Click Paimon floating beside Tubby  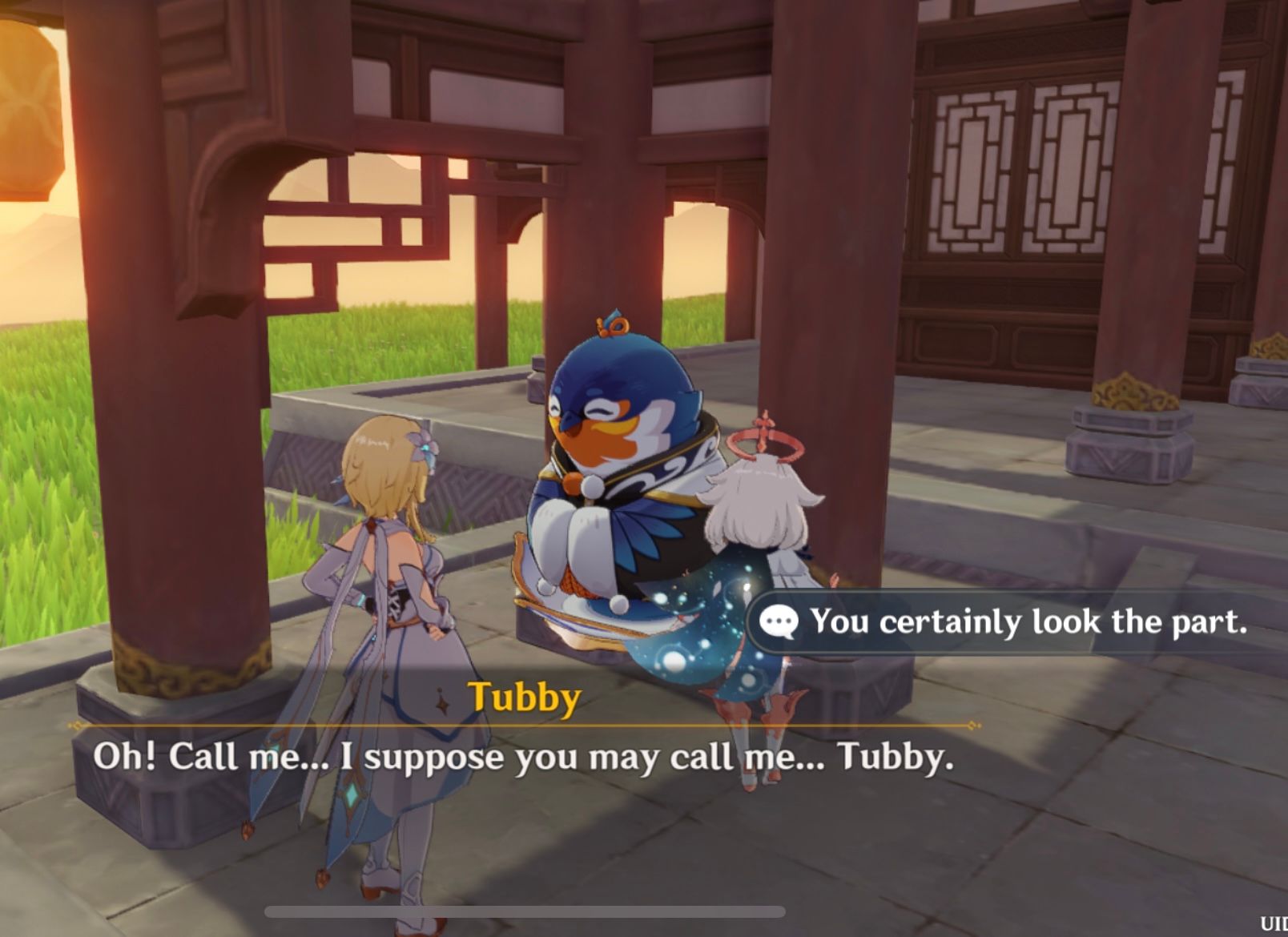753,545
